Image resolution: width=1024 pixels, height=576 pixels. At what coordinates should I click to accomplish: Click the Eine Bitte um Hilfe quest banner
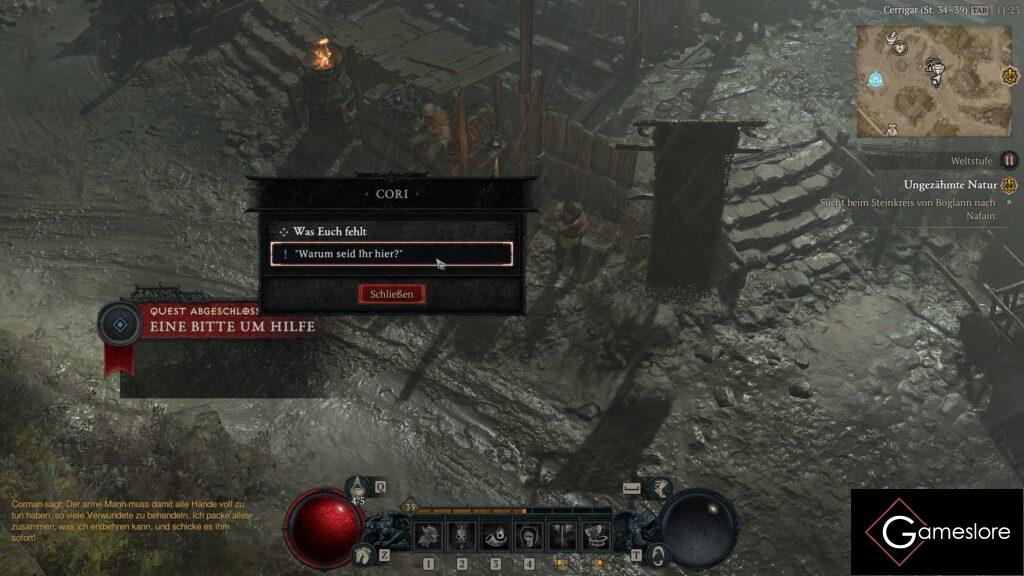click(x=232, y=327)
